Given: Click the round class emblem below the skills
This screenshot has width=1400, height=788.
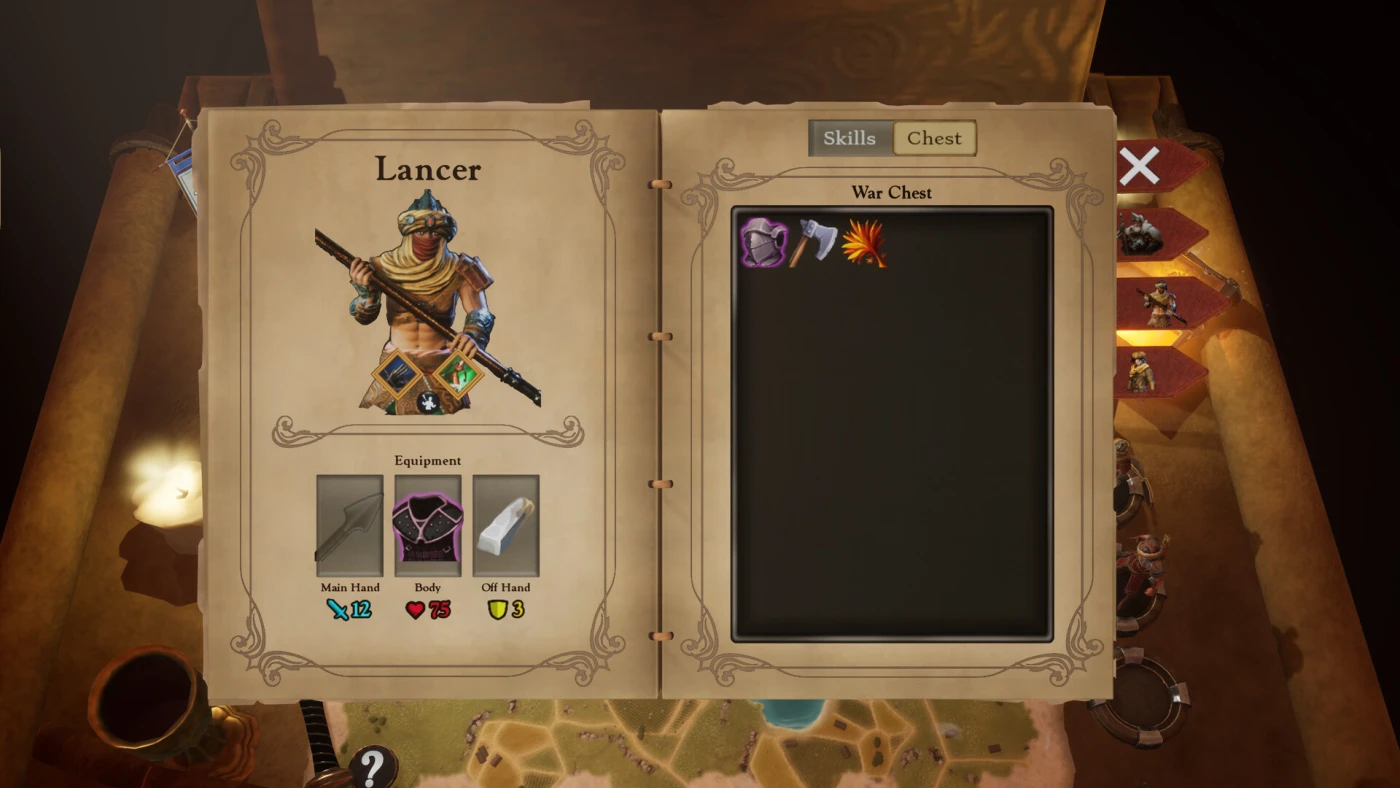Looking at the screenshot, I should [x=428, y=402].
